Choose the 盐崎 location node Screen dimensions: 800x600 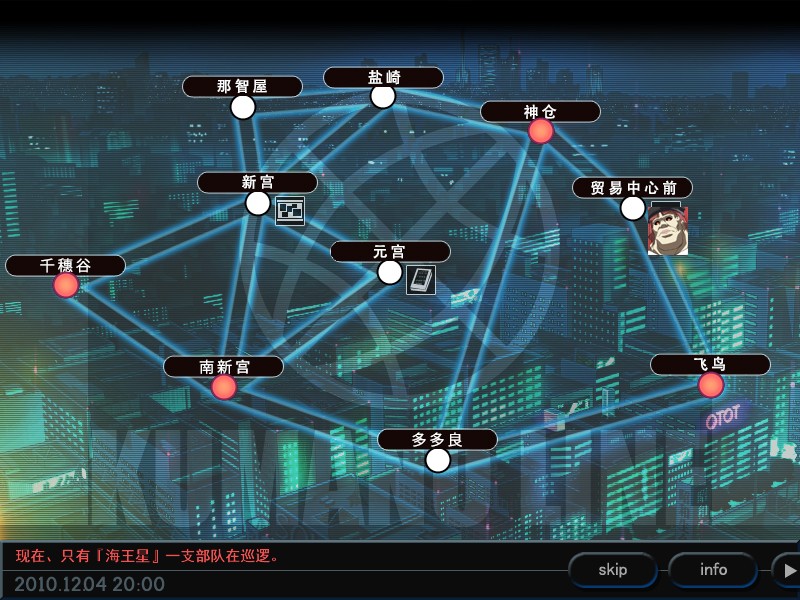click(x=383, y=96)
